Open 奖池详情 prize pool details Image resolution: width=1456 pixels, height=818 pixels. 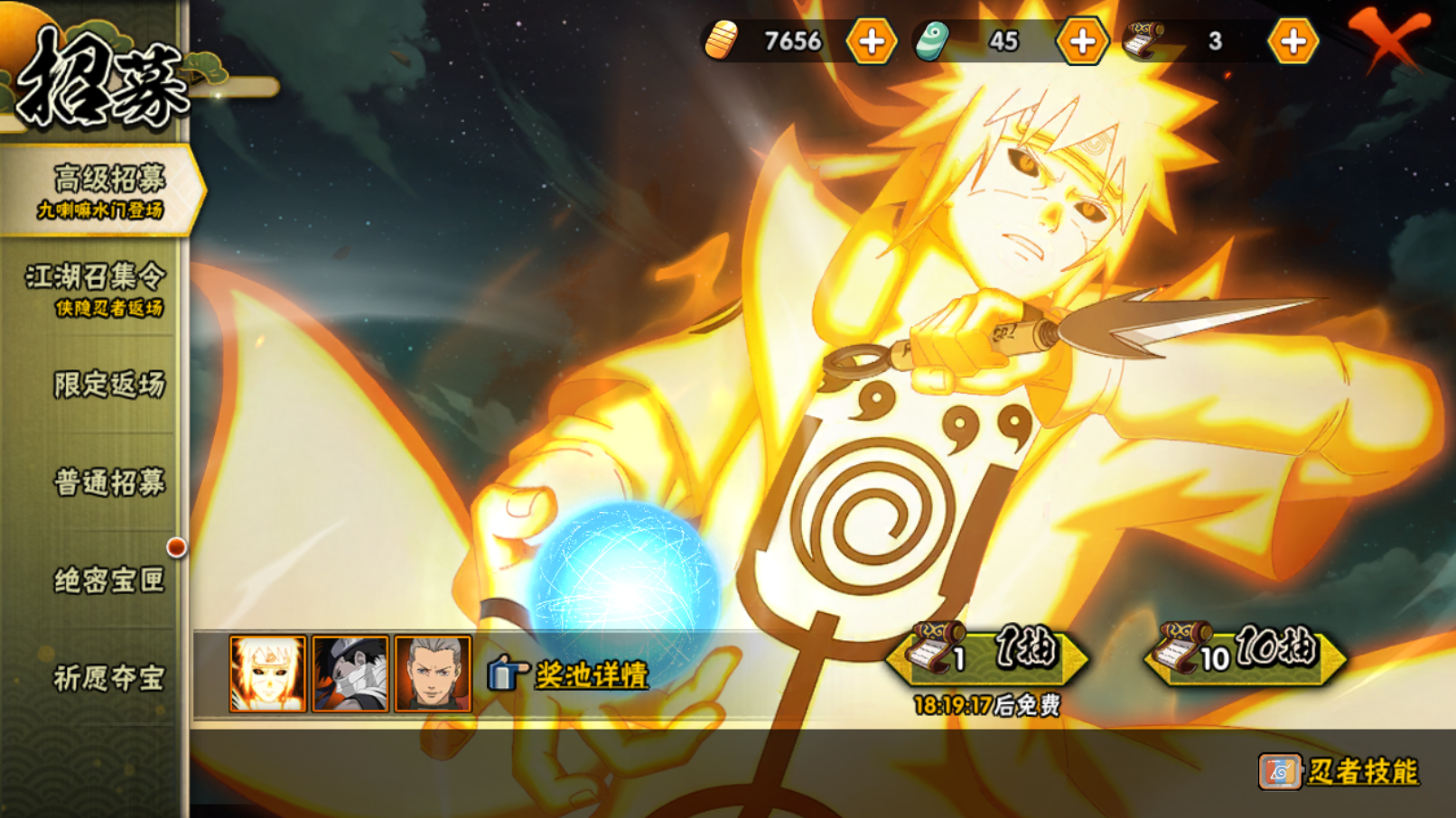pos(570,674)
